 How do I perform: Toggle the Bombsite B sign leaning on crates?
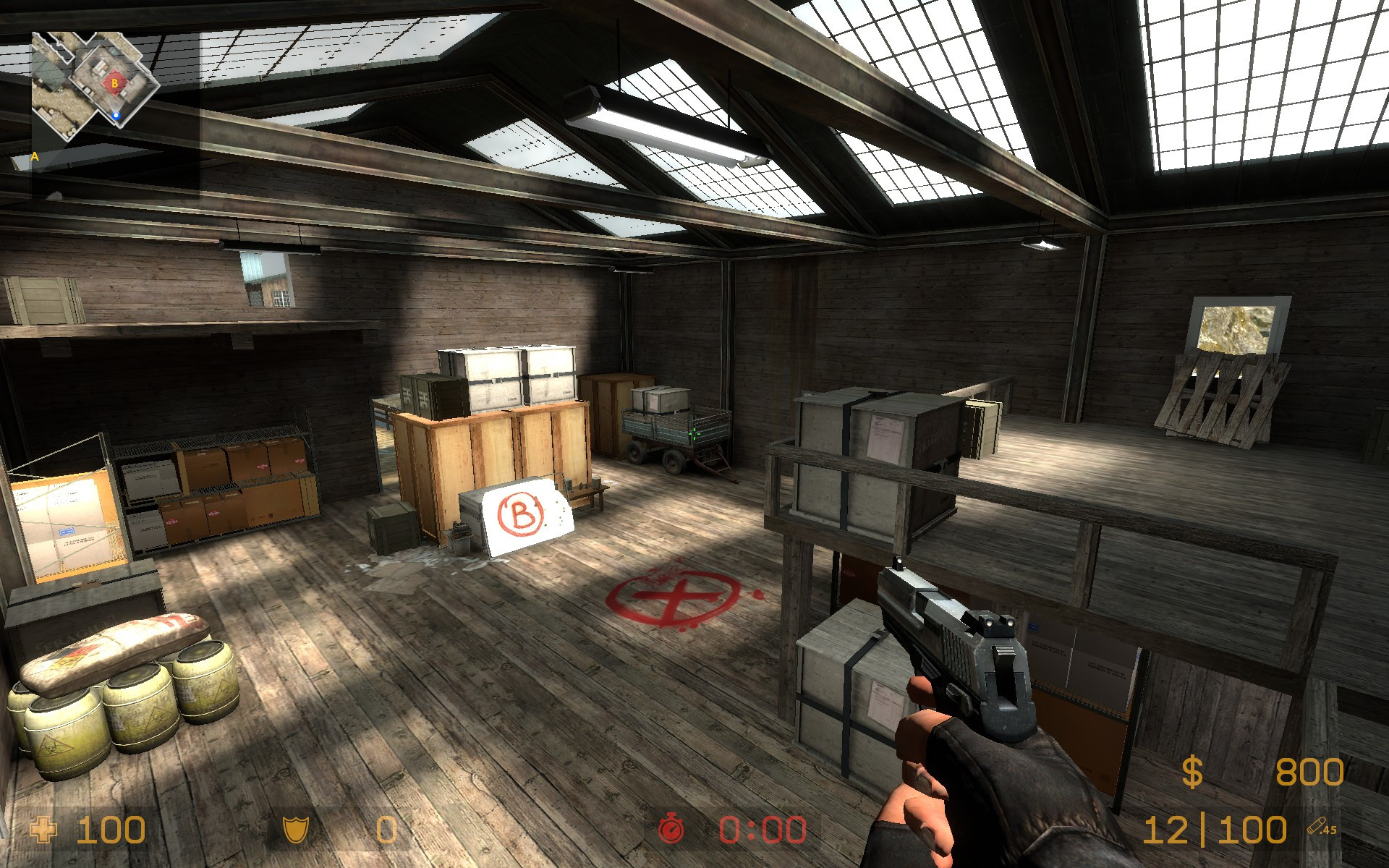point(522,514)
